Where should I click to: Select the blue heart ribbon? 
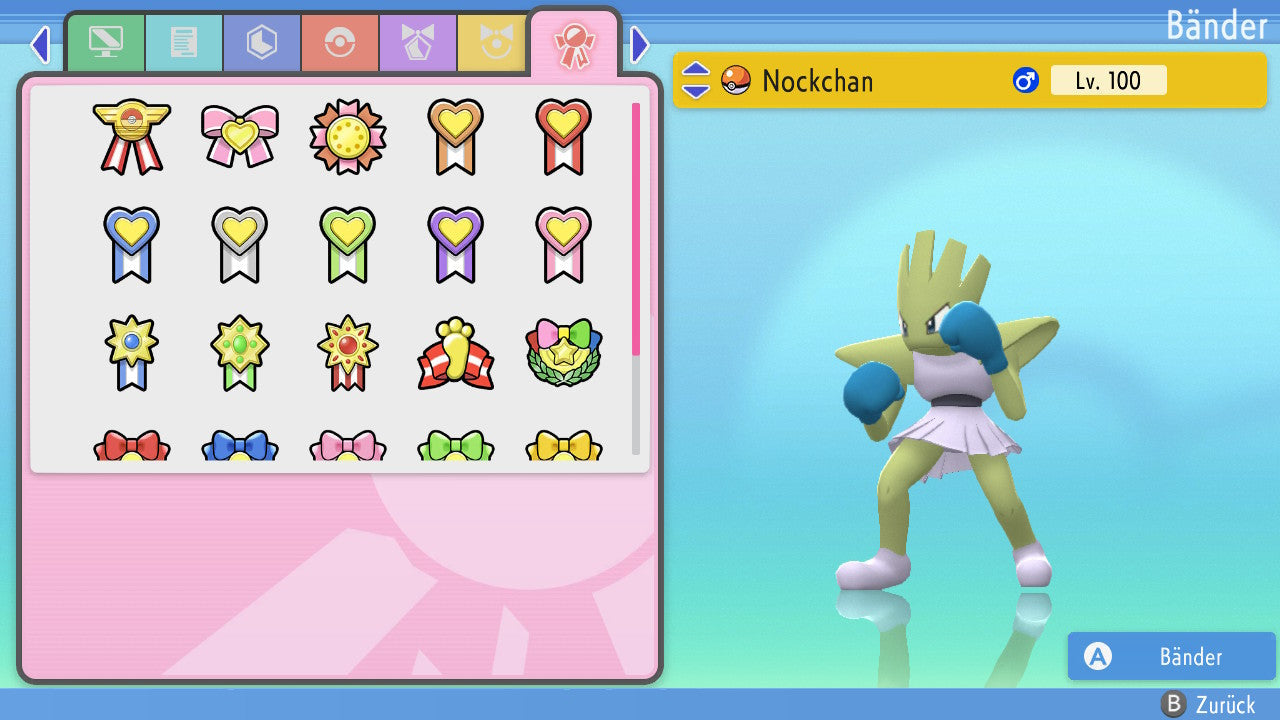132,244
